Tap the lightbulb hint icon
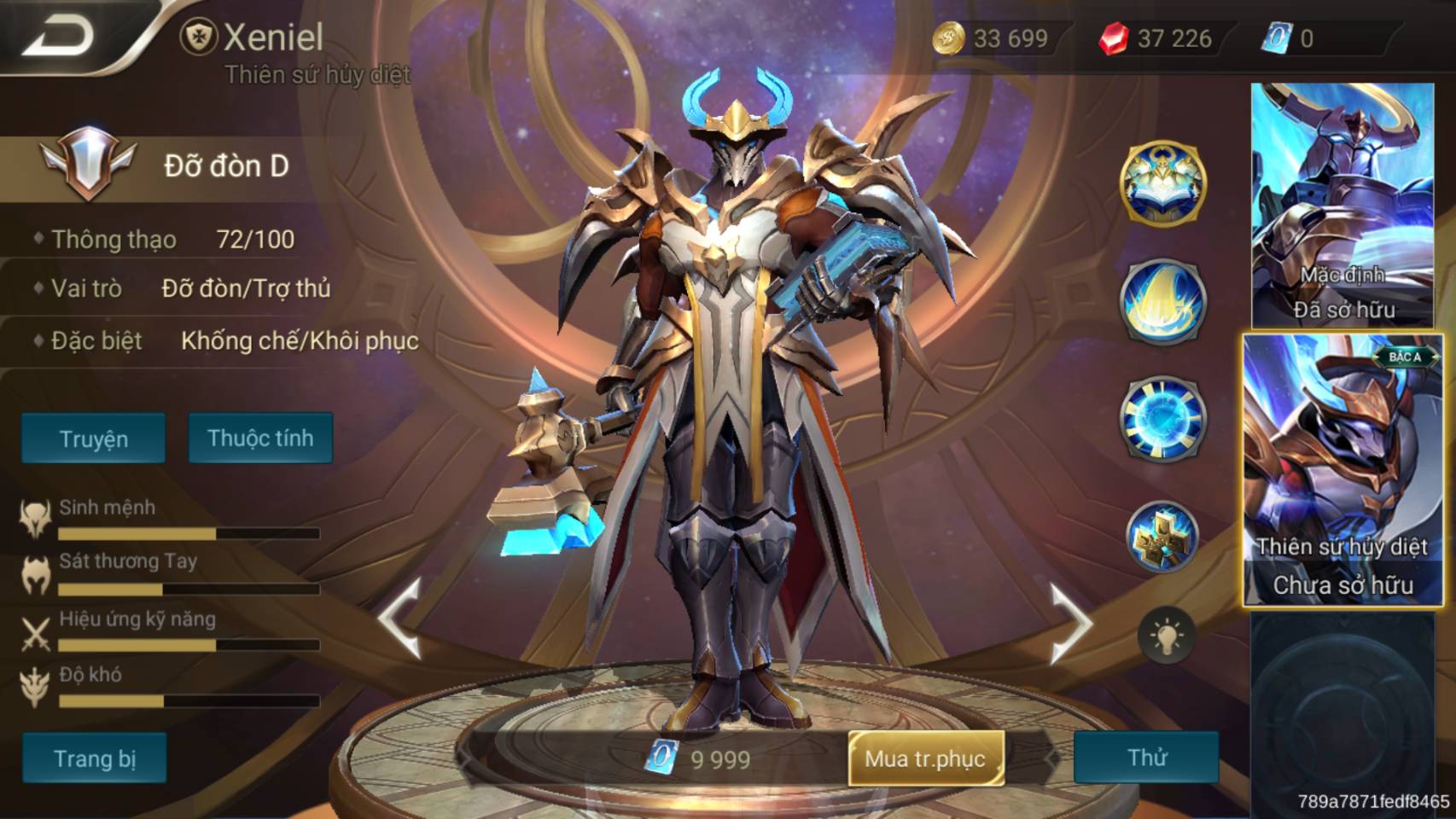Viewport: 1456px width, 819px height. click(x=1166, y=636)
